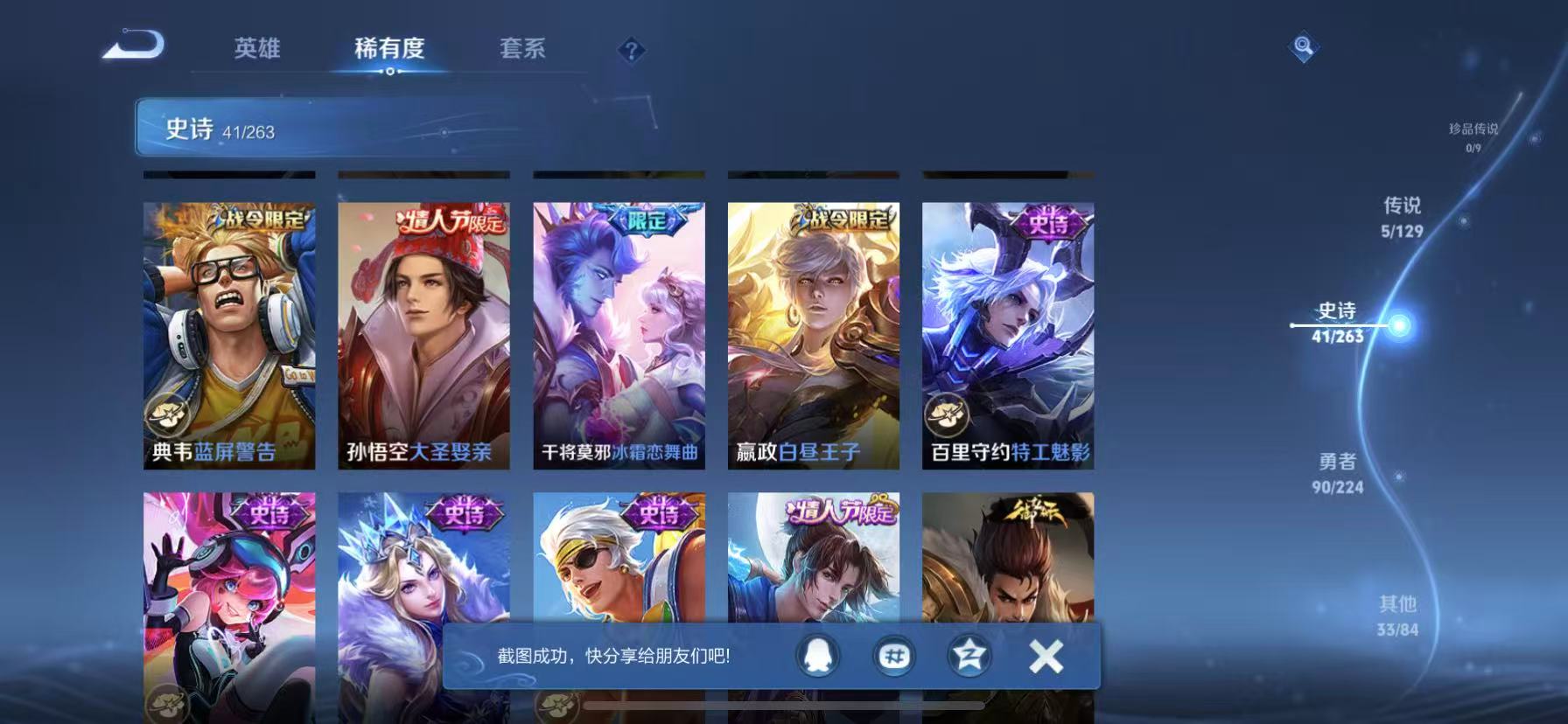
Task: Open the magnifier search icon
Action: point(1303,48)
